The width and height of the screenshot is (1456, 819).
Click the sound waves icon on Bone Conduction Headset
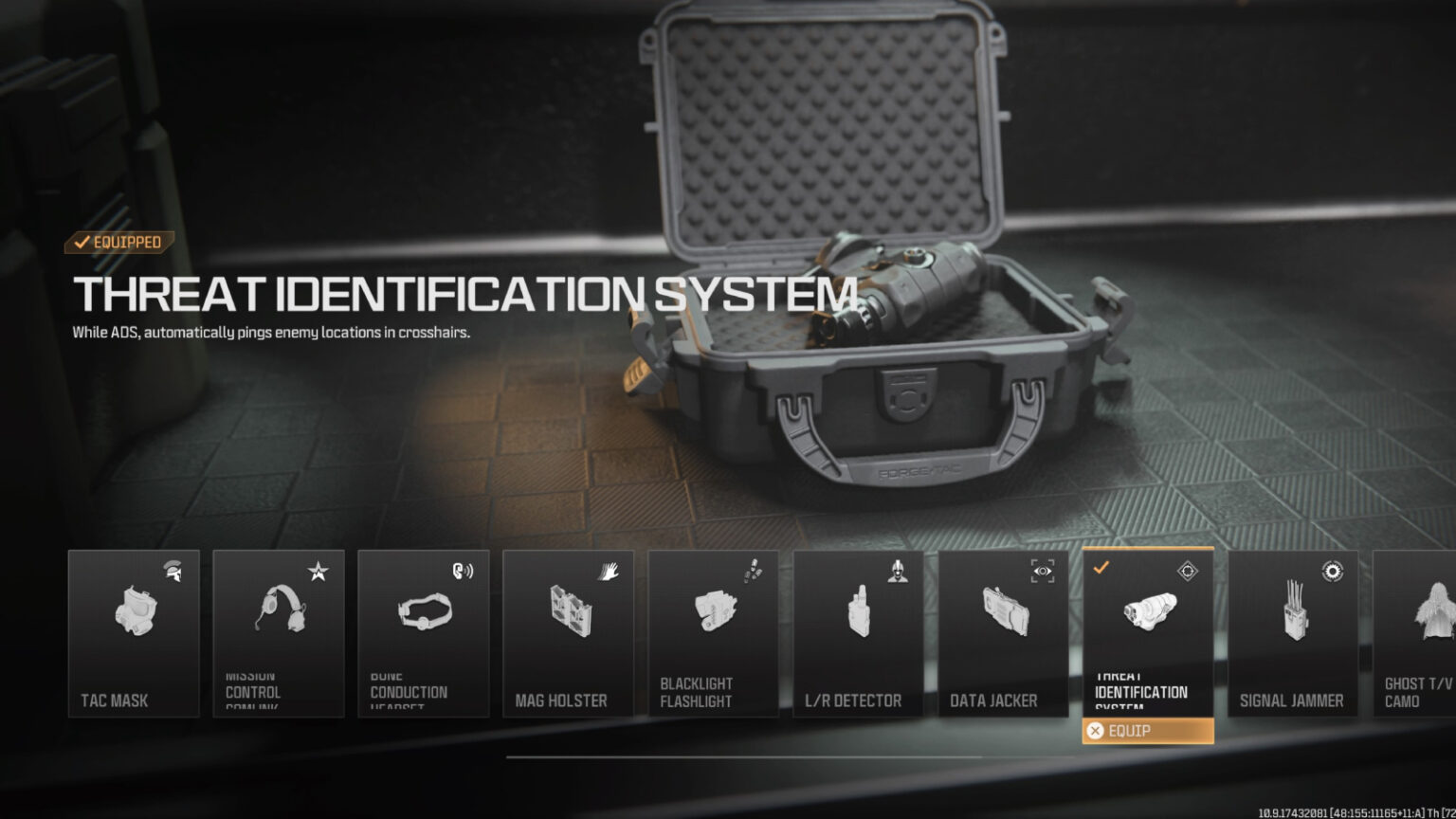click(x=461, y=570)
